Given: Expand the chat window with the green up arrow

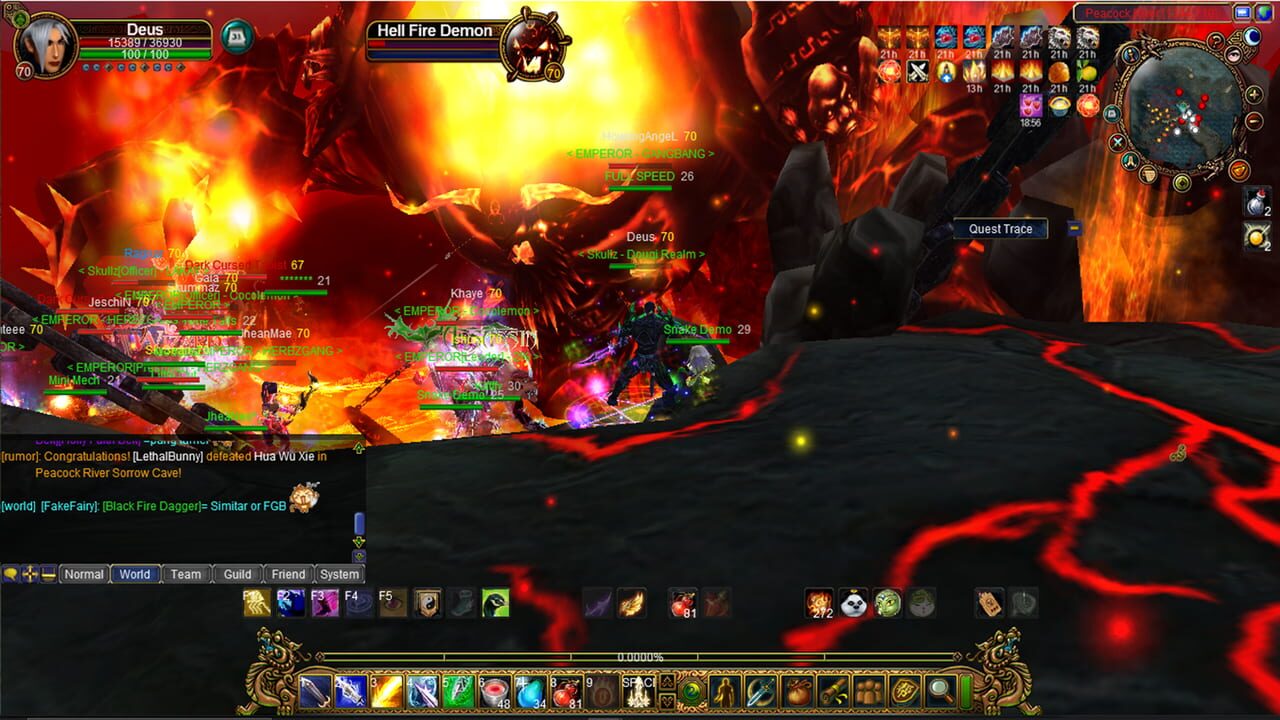Looking at the screenshot, I should click(359, 447).
